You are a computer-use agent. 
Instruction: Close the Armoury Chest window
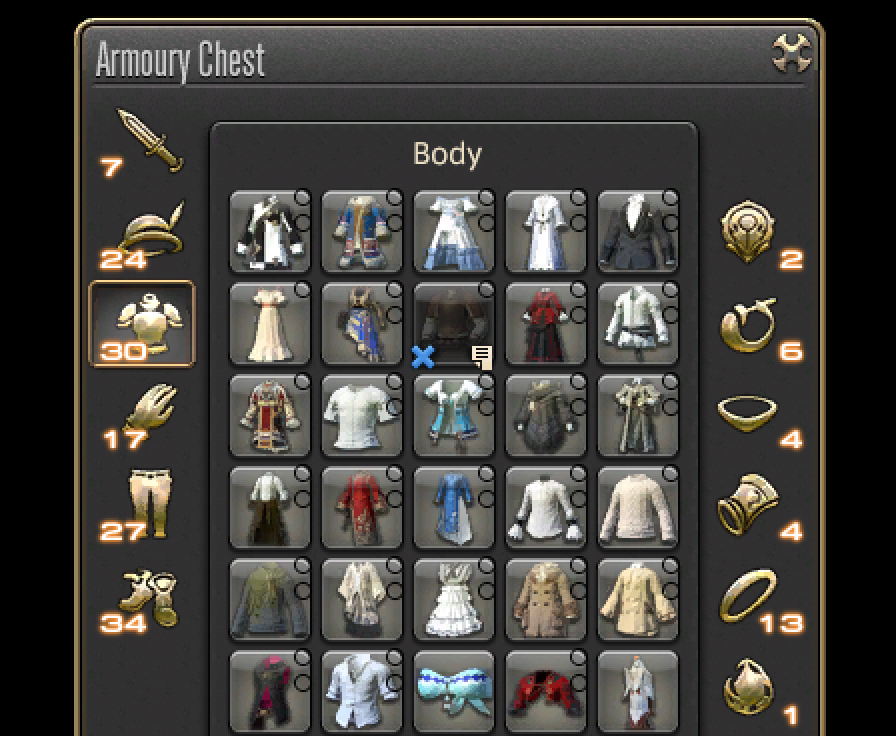[x=791, y=54]
